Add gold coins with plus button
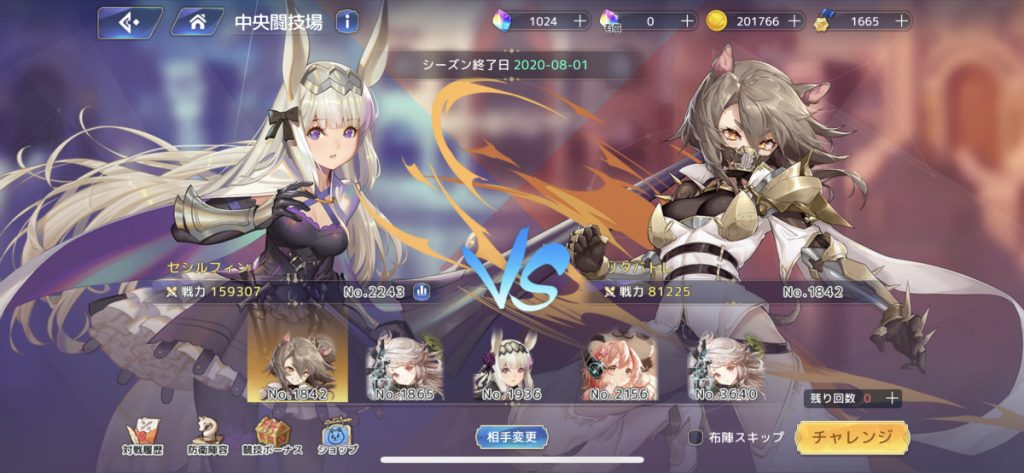 tap(794, 21)
